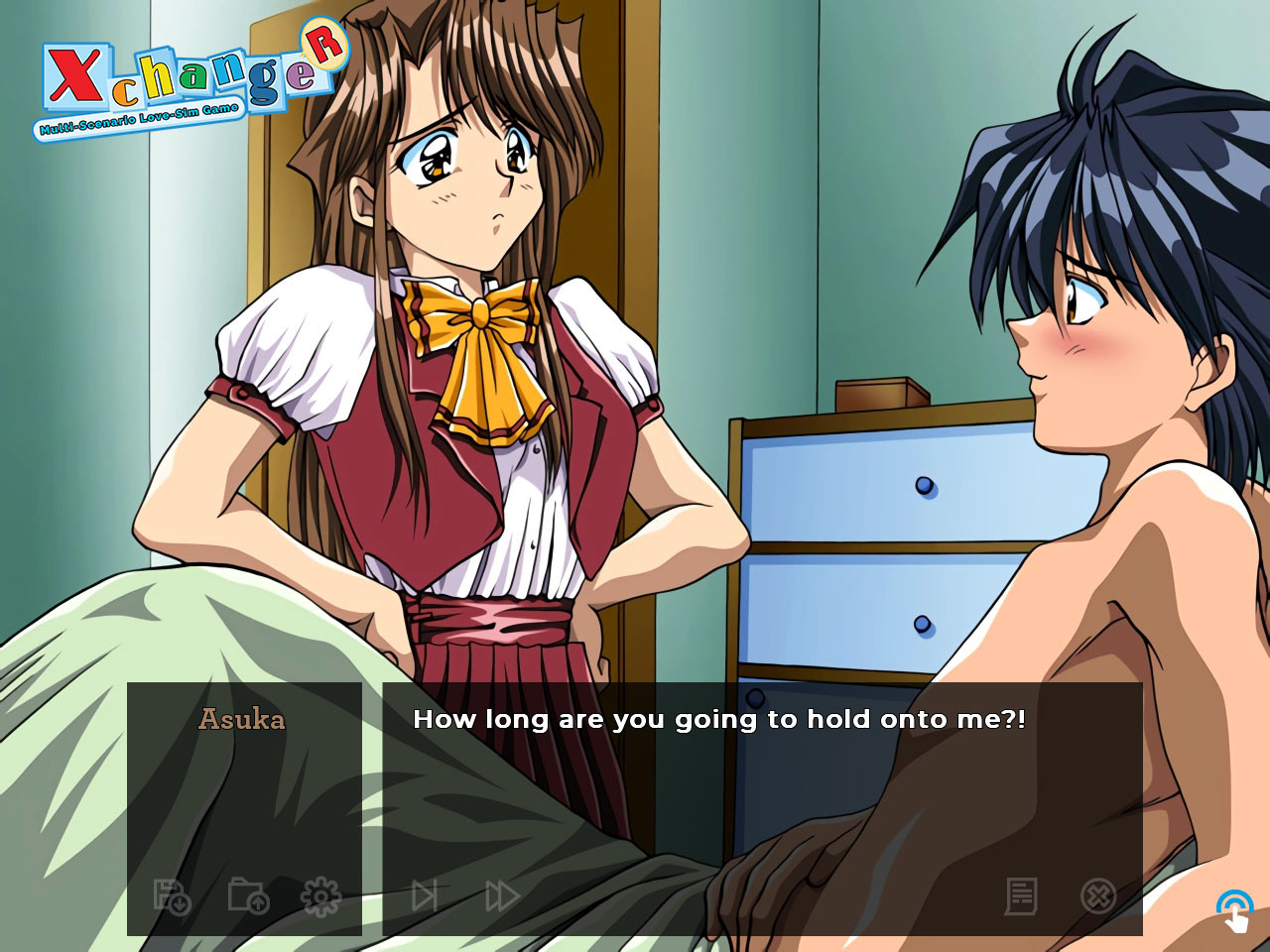Select the Asuka name plate
Screen dimensions: 1270x952
[x=245, y=718]
